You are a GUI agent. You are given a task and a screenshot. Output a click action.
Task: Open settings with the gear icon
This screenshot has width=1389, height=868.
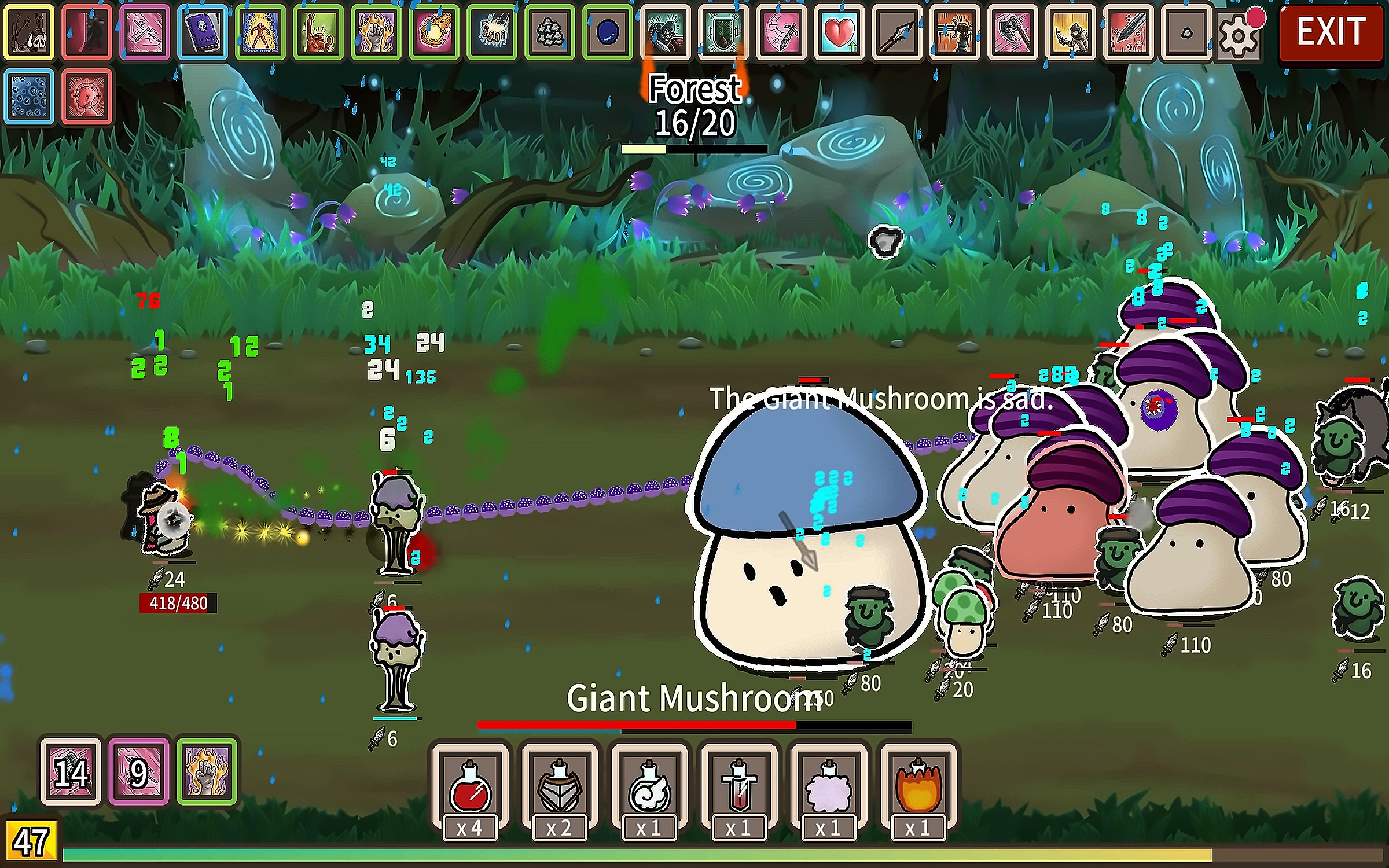(1237, 35)
